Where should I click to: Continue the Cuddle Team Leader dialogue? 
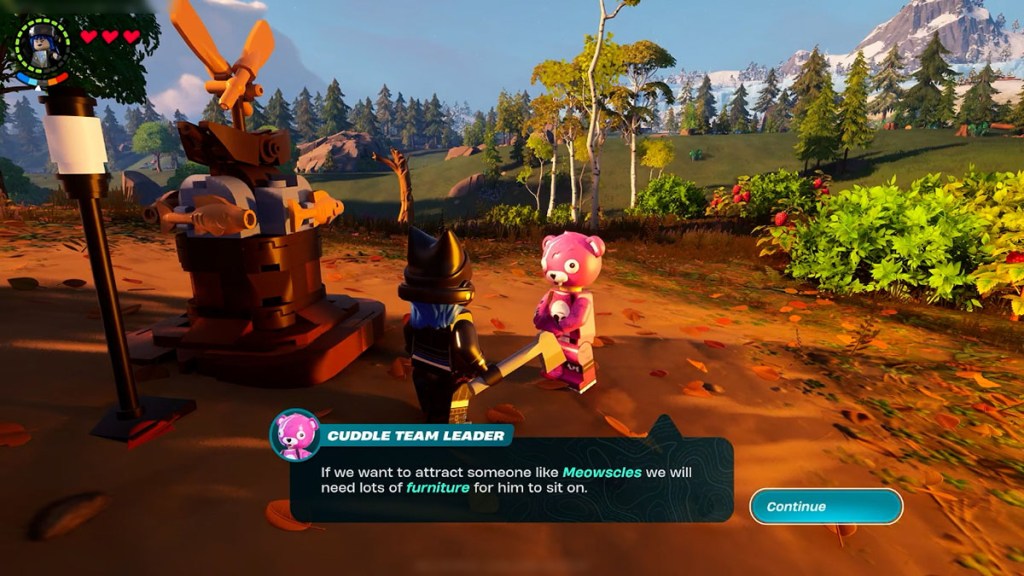tap(826, 506)
